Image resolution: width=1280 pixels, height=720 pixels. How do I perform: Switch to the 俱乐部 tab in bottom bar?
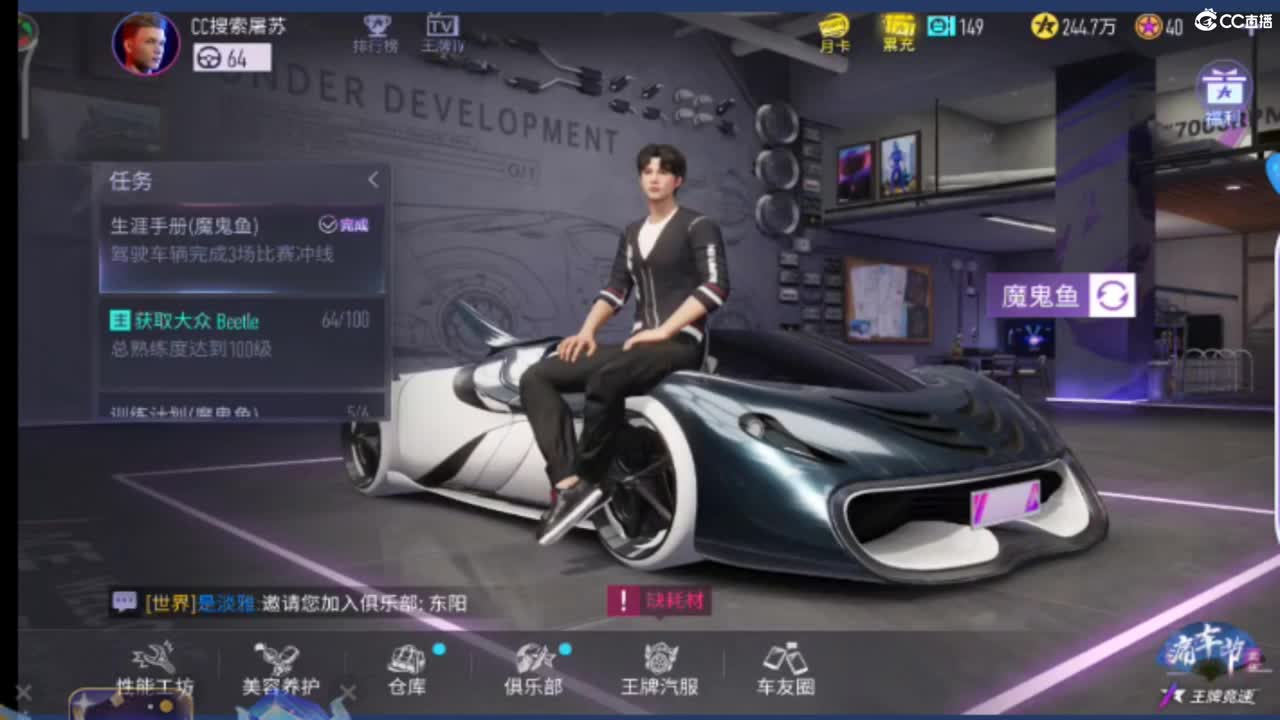(531, 668)
